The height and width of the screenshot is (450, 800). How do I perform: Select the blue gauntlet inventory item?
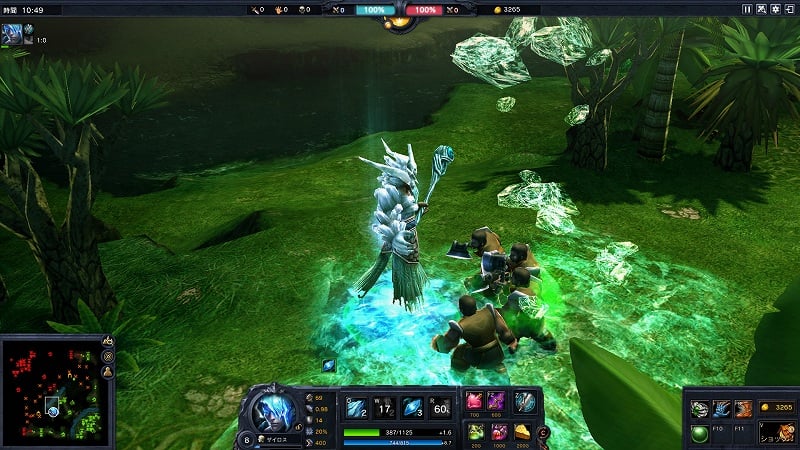point(721,409)
